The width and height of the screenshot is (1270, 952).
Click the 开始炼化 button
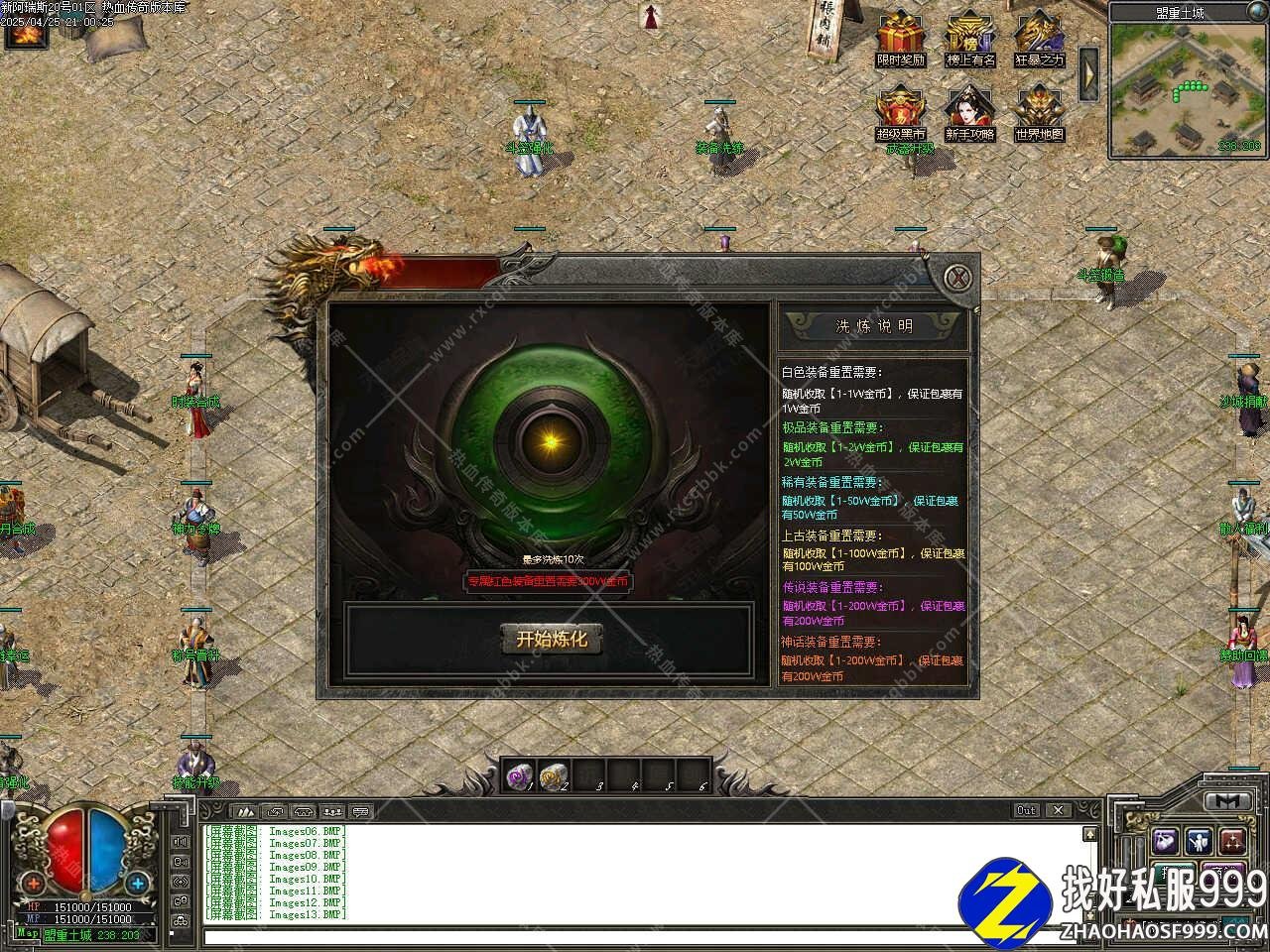tap(551, 640)
